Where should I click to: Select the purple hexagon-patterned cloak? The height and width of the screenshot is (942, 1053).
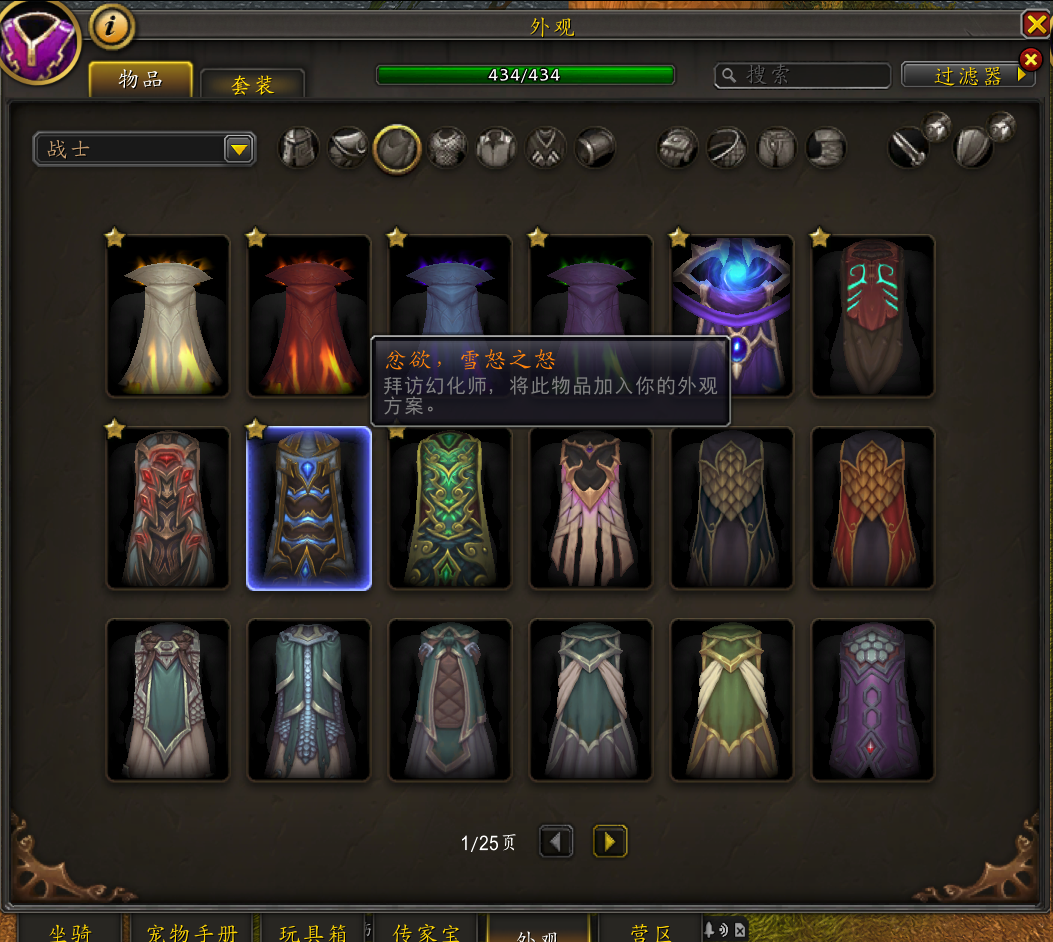[x=873, y=700]
